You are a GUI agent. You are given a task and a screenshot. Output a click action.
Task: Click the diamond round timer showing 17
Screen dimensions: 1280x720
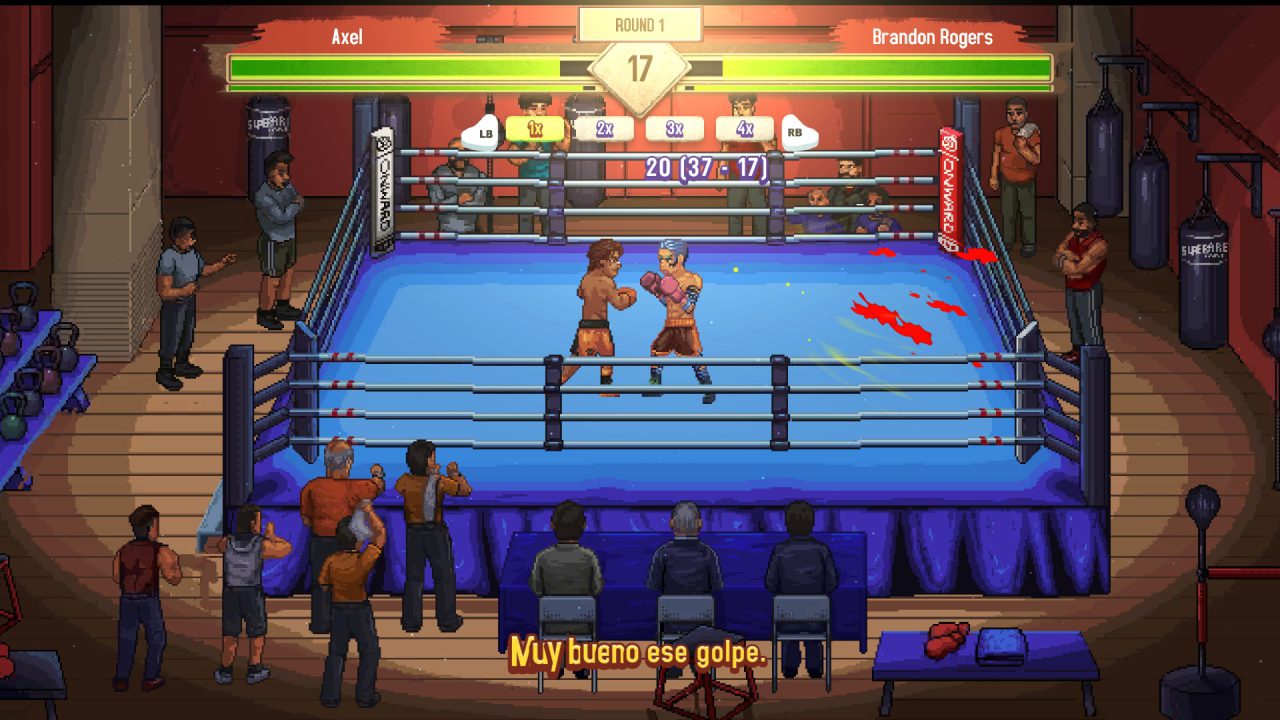pos(640,66)
